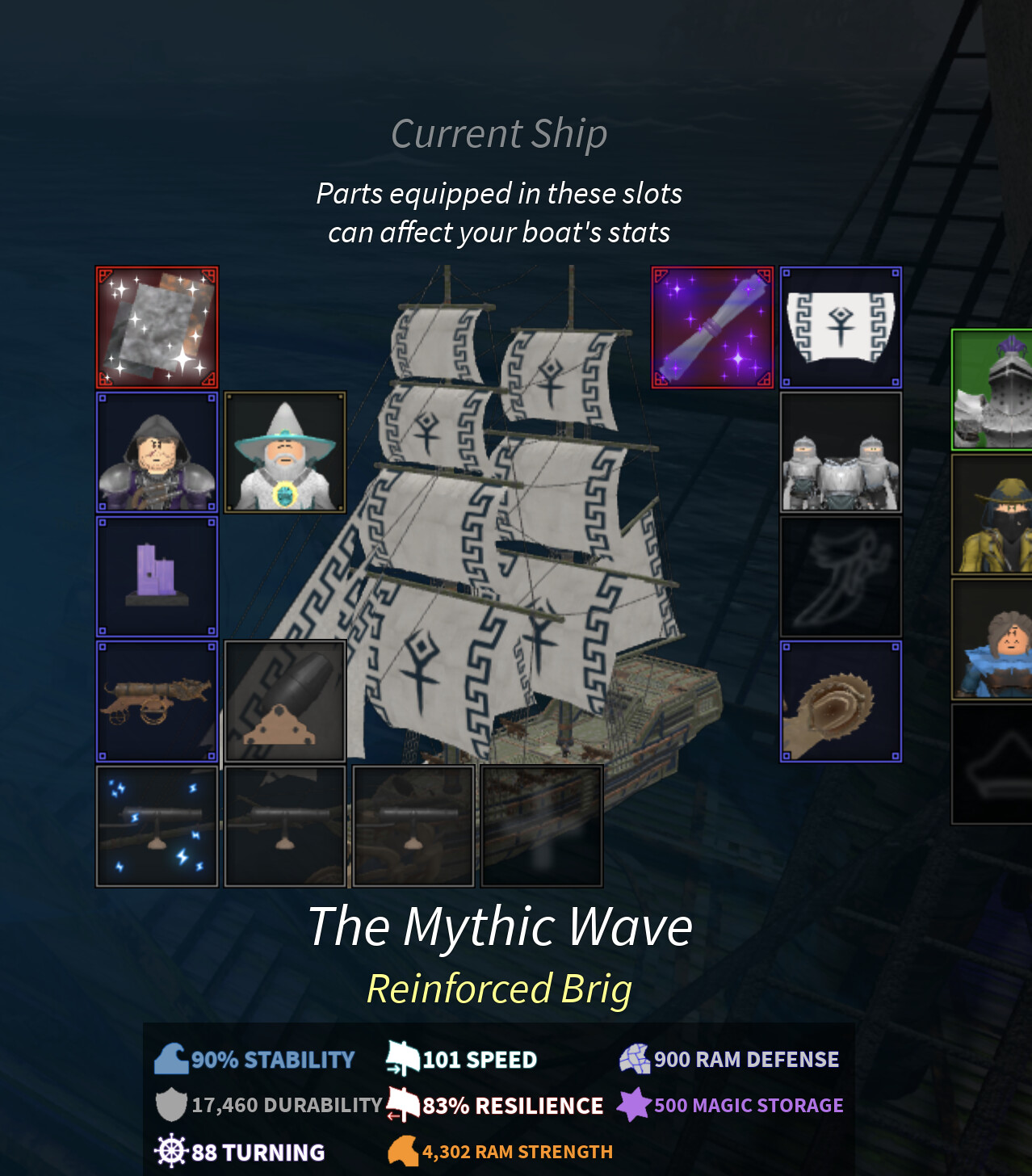Select the yellow-hatted masked character item
The height and width of the screenshot is (1176, 1032).
[x=993, y=515]
